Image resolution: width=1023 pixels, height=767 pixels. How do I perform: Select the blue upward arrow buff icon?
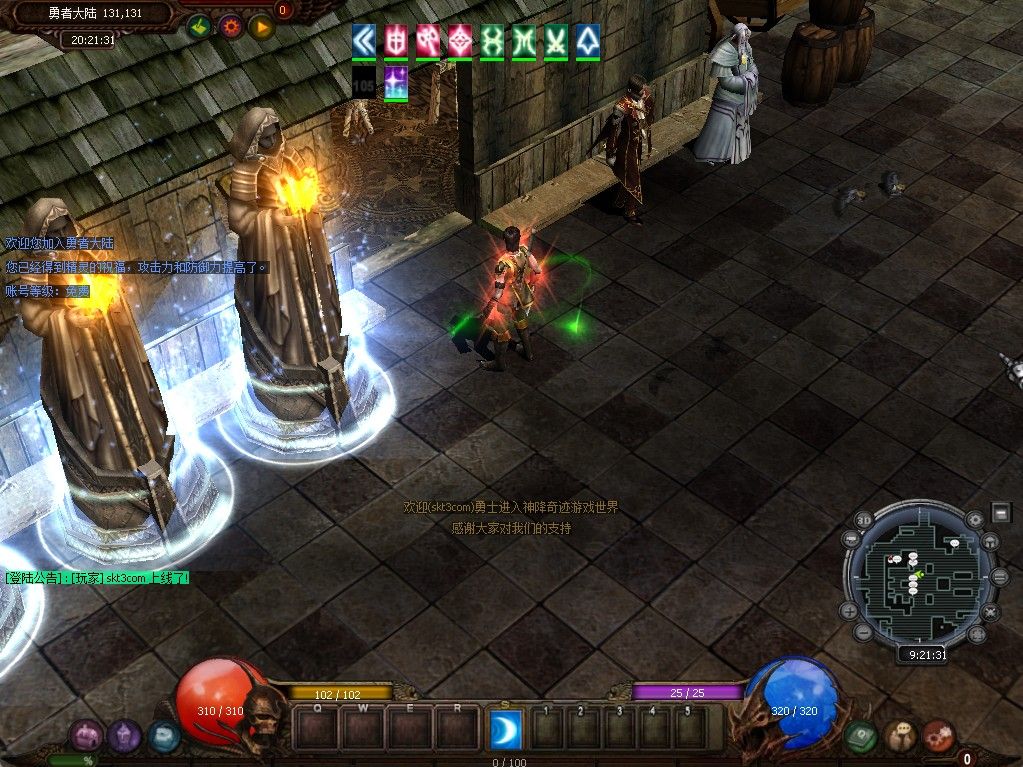click(588, 40)
